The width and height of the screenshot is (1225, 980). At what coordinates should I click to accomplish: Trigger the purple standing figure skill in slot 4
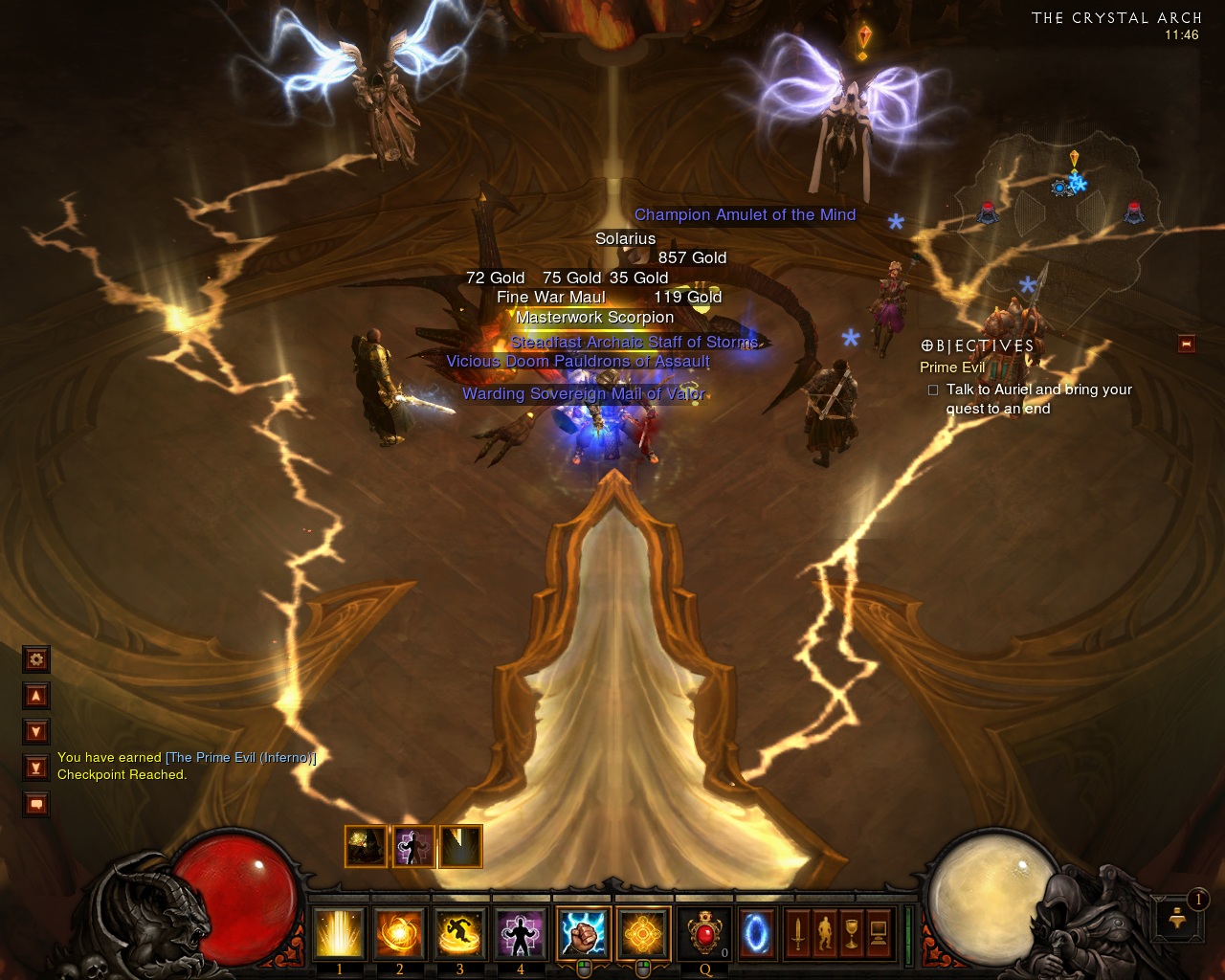click(520, 933)
